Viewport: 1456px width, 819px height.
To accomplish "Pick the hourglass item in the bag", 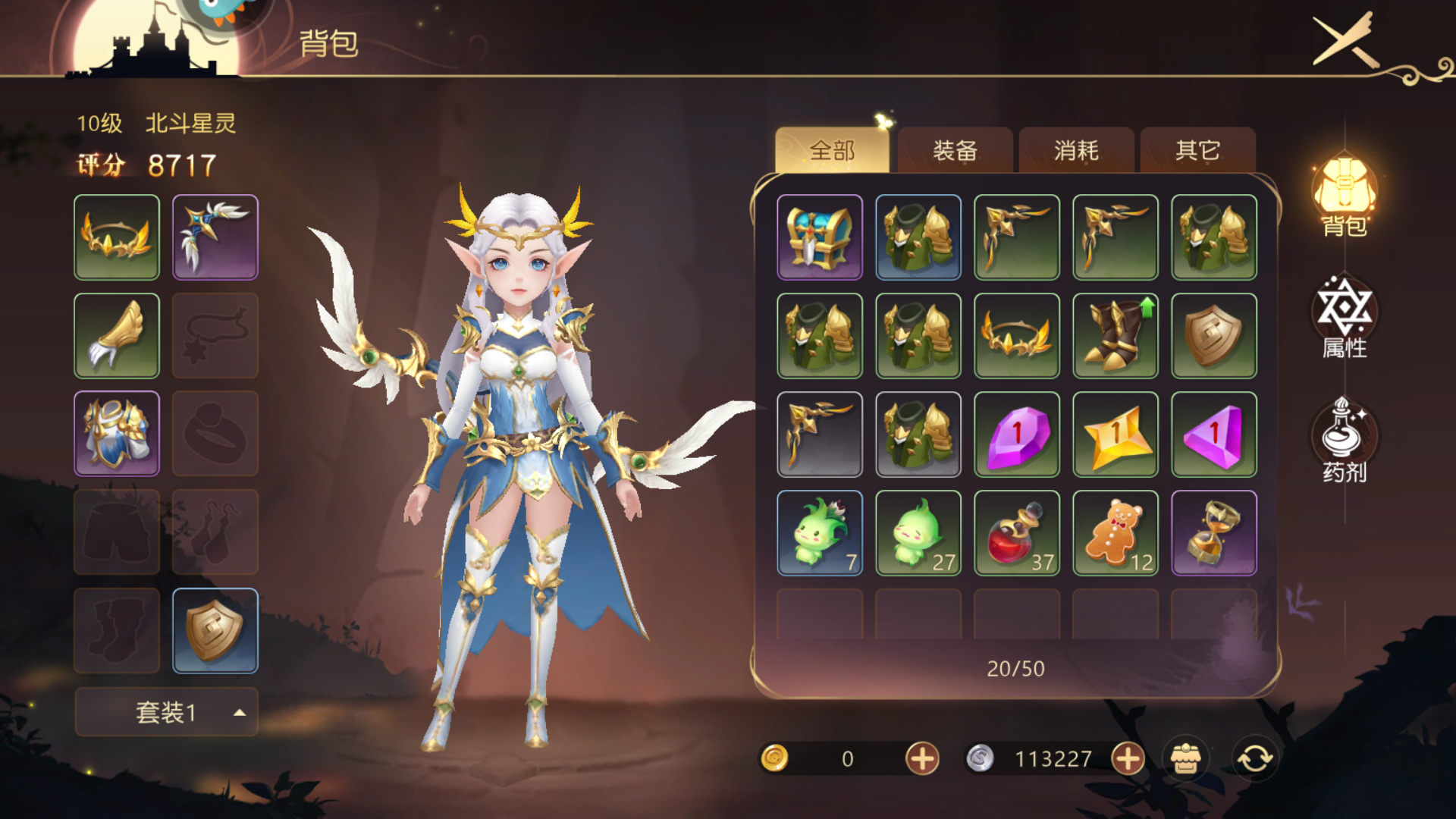I will click(1214, 533).
